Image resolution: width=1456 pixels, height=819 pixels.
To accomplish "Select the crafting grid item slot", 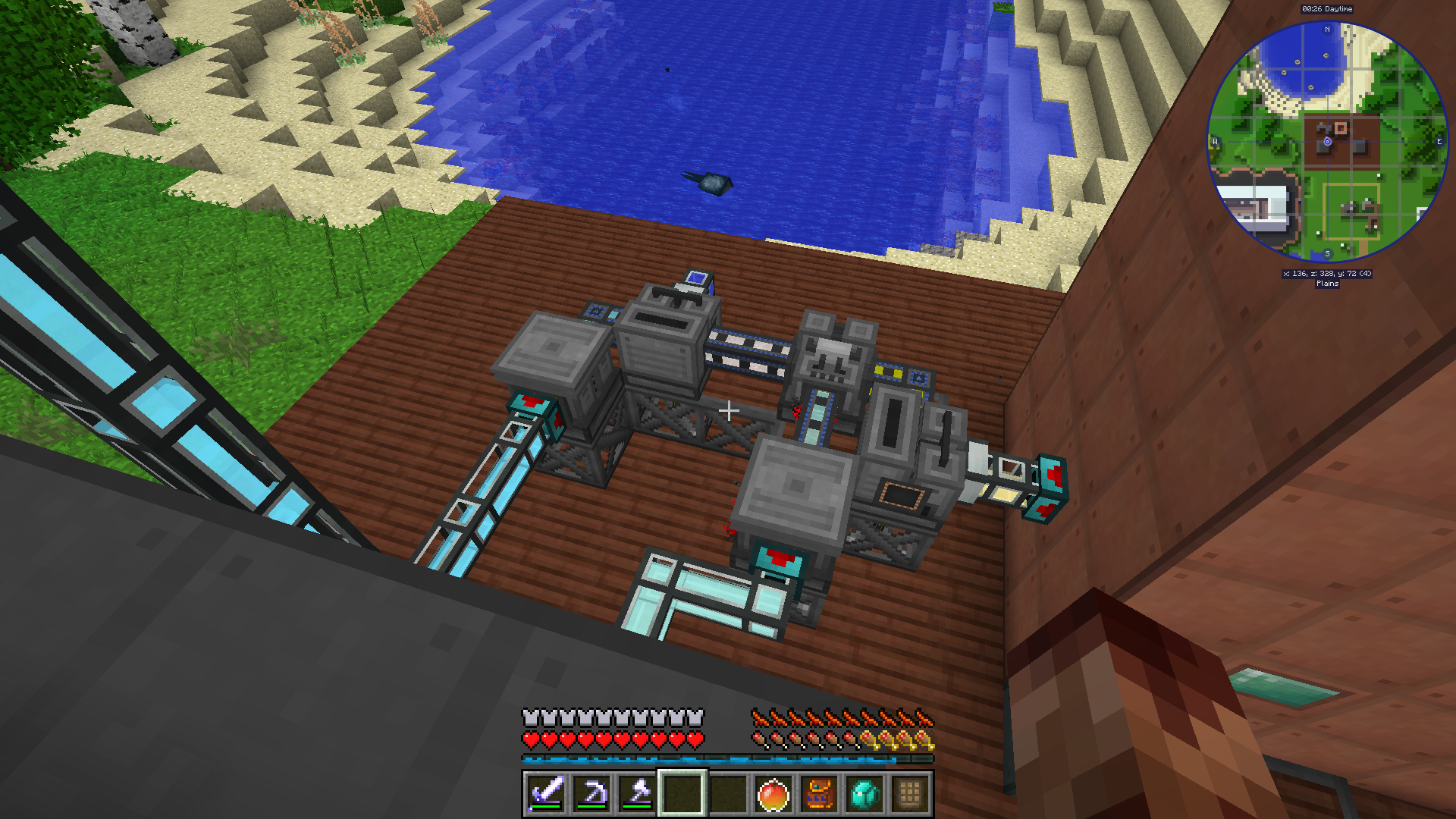I will click(x=910, y=795).
